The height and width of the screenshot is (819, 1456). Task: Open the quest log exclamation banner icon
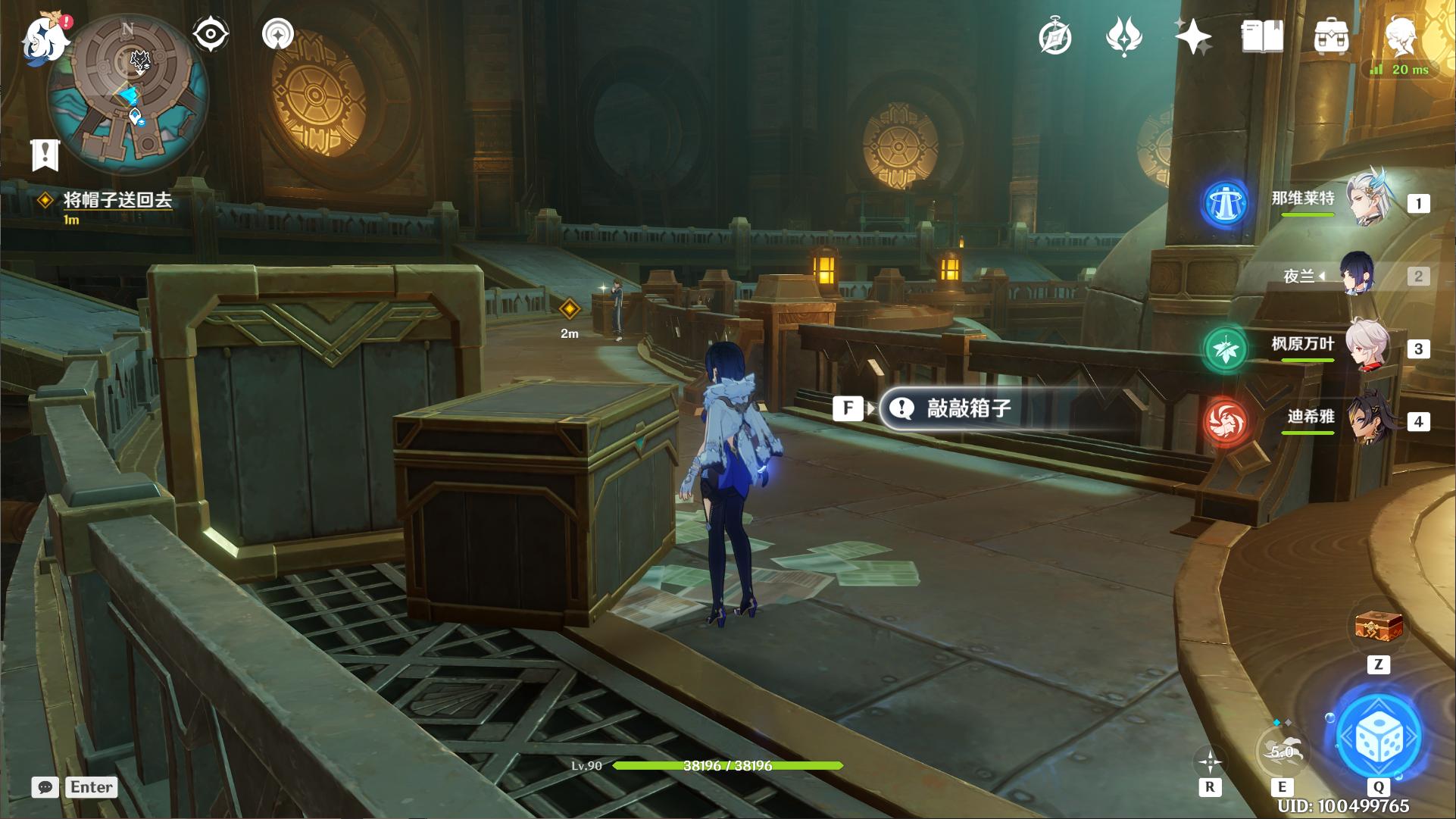click(x=45, y=155)
